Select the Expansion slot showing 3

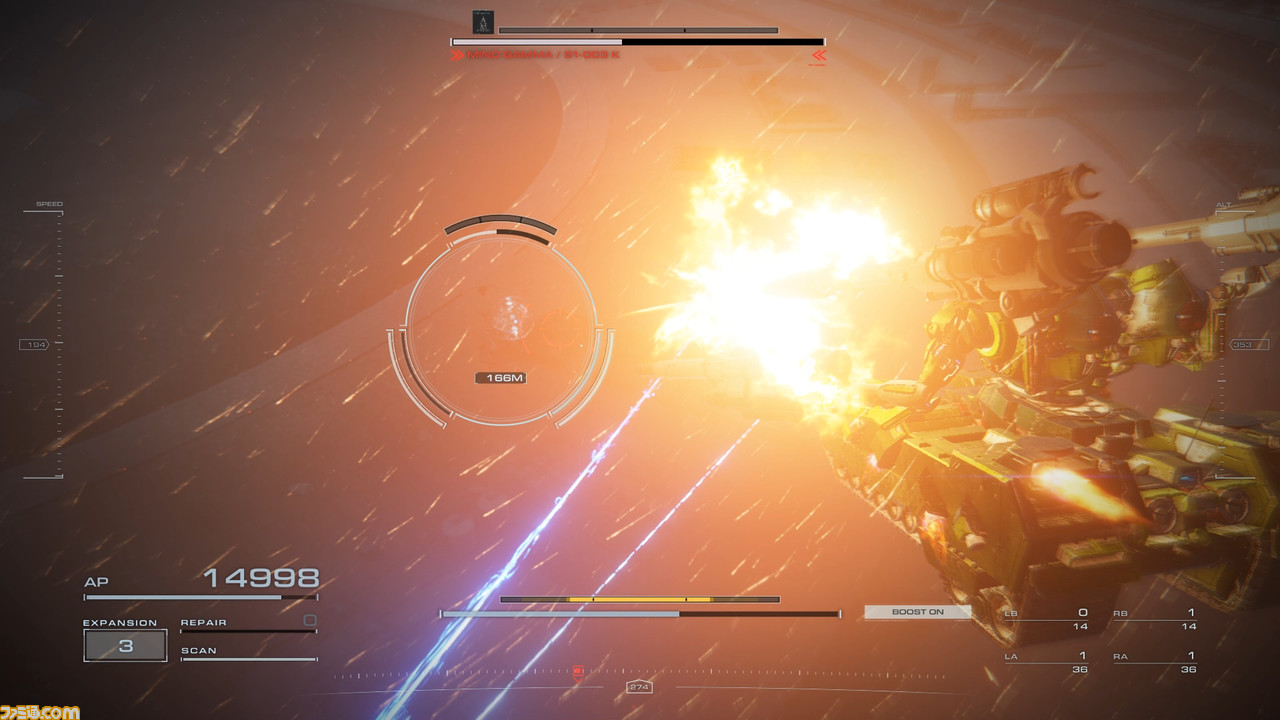[125, 645]
